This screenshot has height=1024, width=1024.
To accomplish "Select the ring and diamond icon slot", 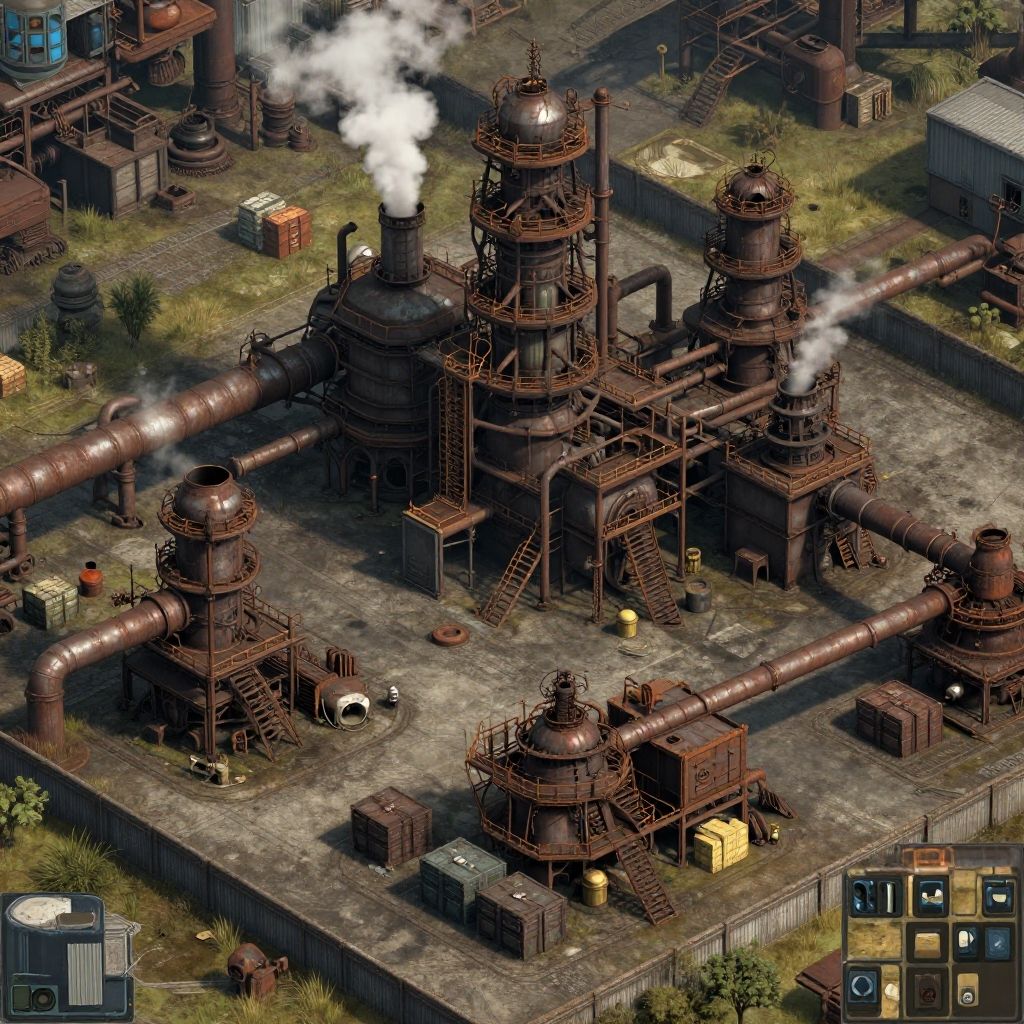I will pyautogui.click(x=863, y=986).
